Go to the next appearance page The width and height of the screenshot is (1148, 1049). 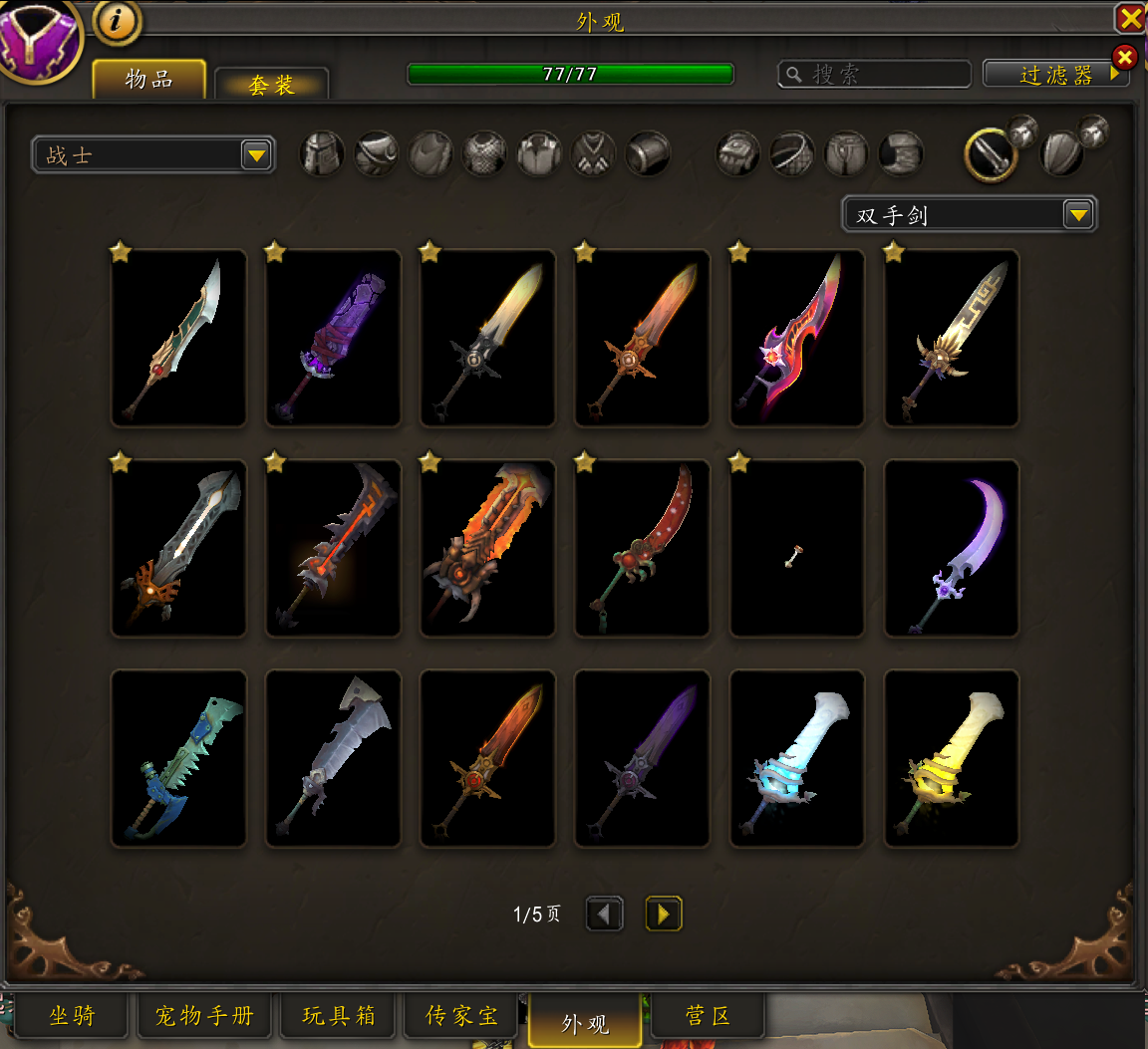(x=663, y=914)
